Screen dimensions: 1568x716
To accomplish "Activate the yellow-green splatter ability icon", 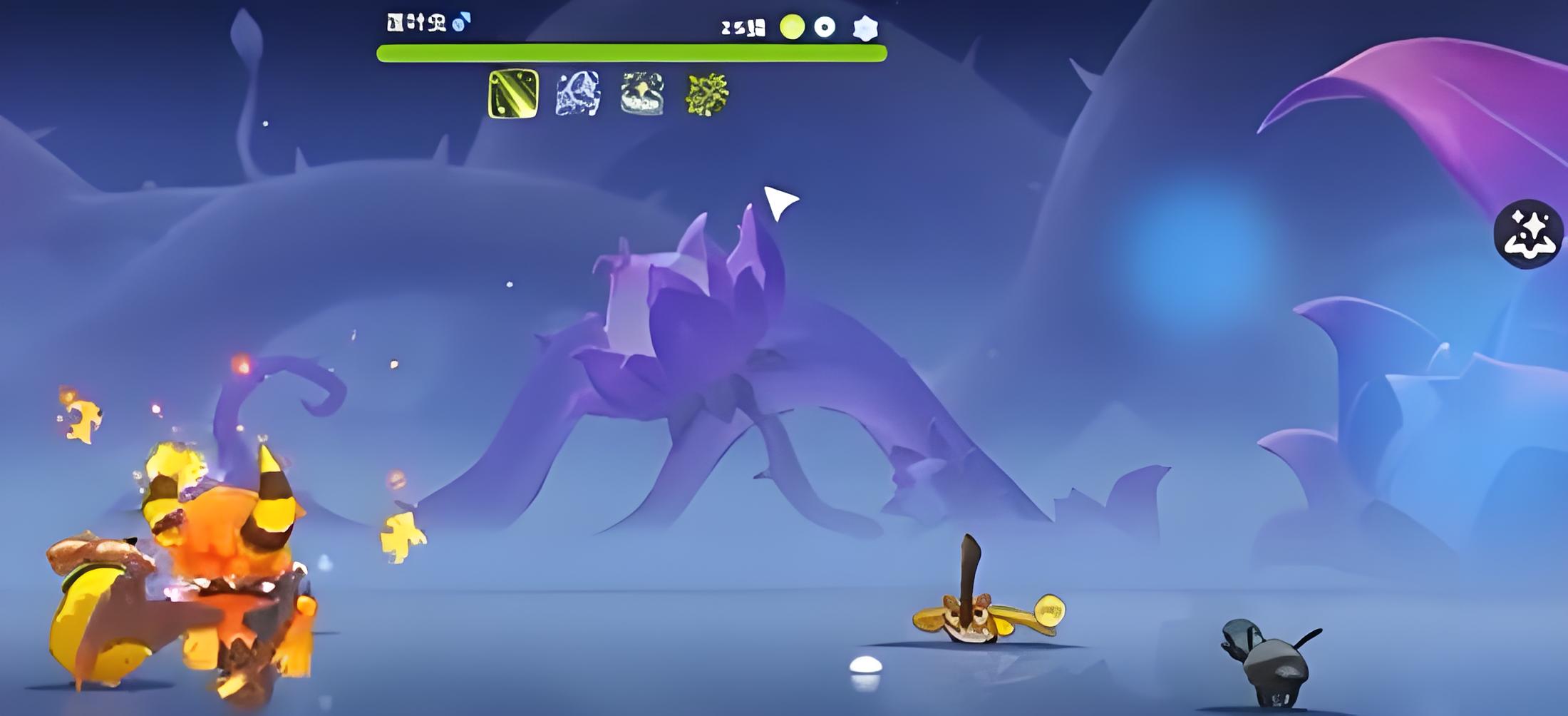I will tap(706, 94).
